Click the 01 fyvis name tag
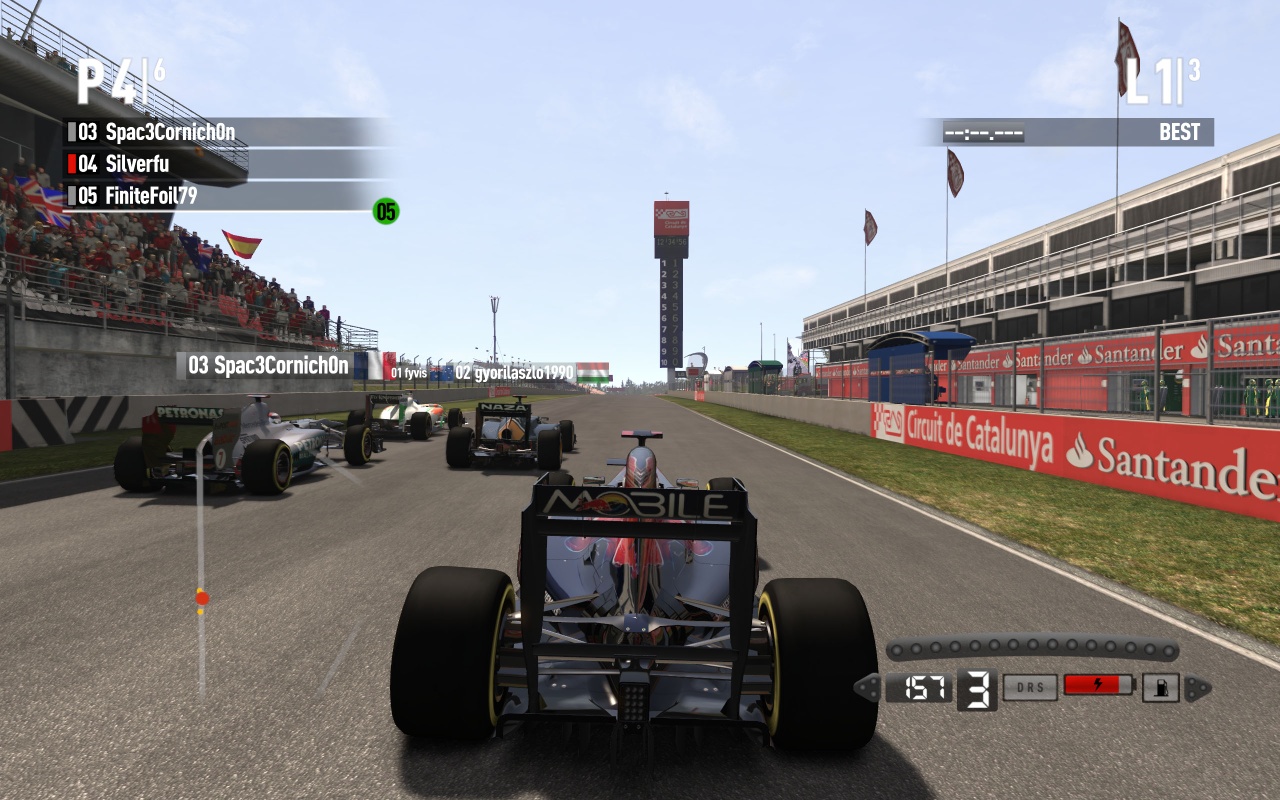This screenshot has width=1280, height=800. pos(409,371)
